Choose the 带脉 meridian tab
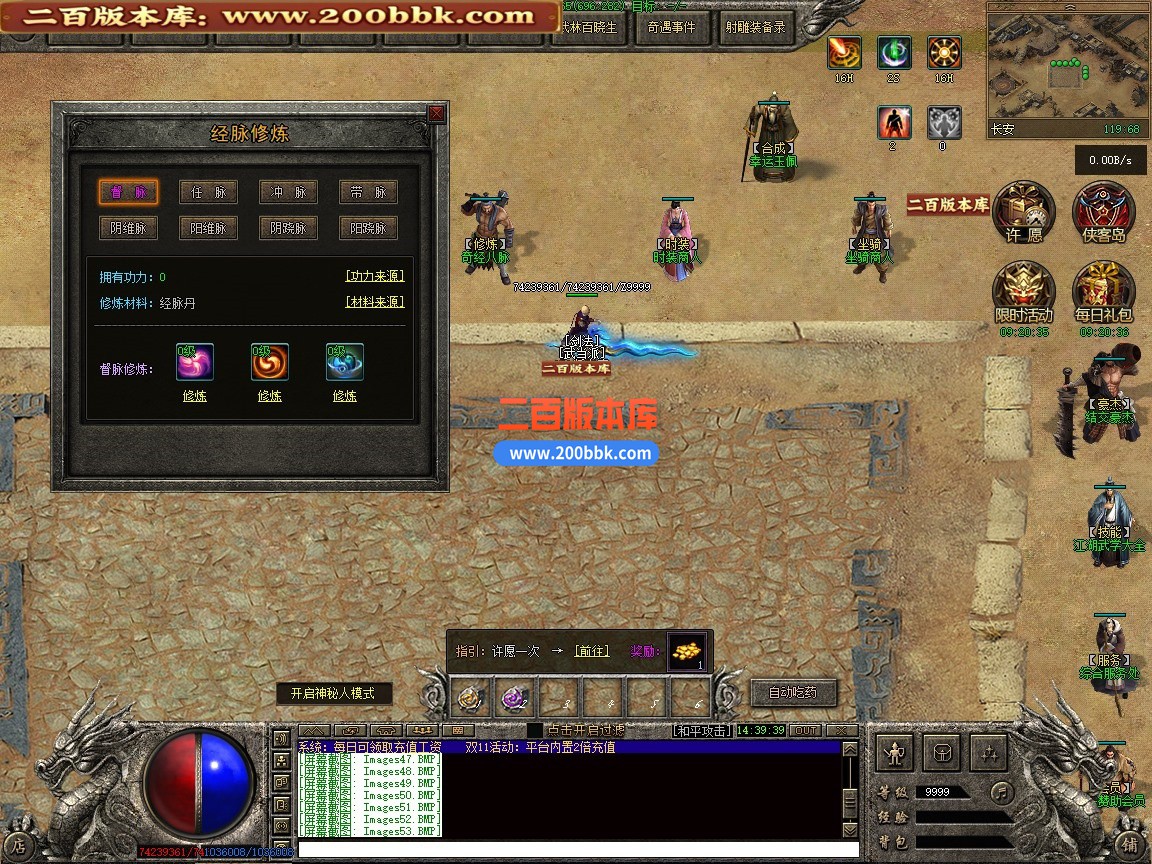Viewport: 1152px width, 864px height. click(368, 192)
